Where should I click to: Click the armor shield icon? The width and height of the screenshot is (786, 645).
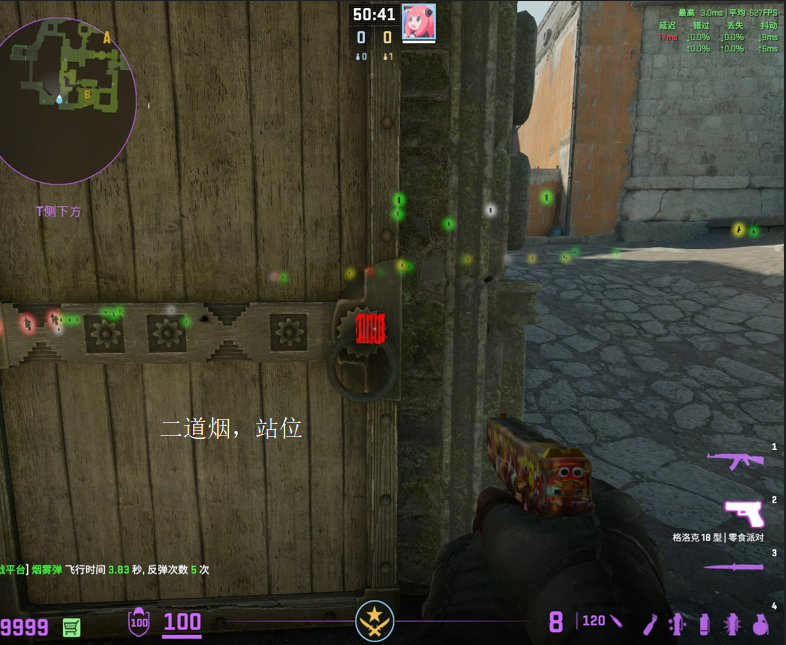139,622
